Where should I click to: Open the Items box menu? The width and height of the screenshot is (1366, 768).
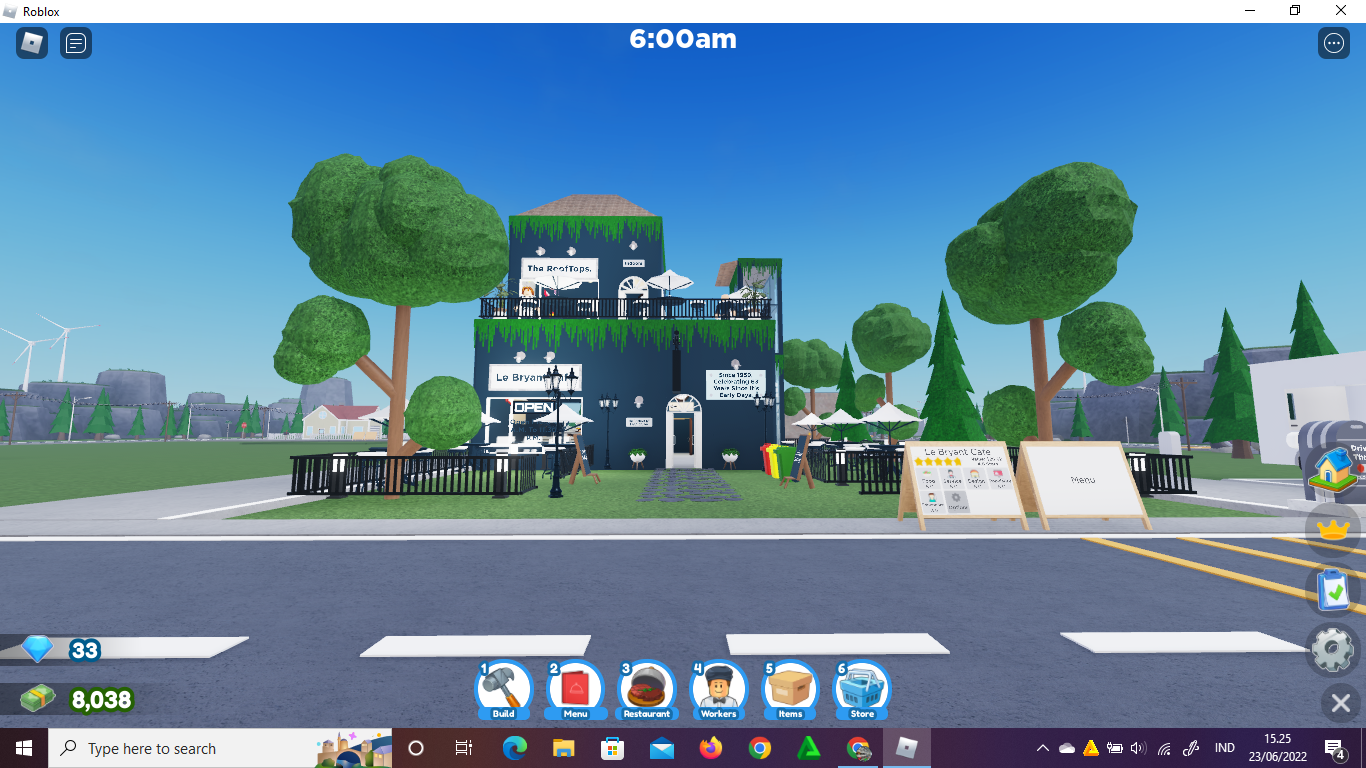click(789, 690)
